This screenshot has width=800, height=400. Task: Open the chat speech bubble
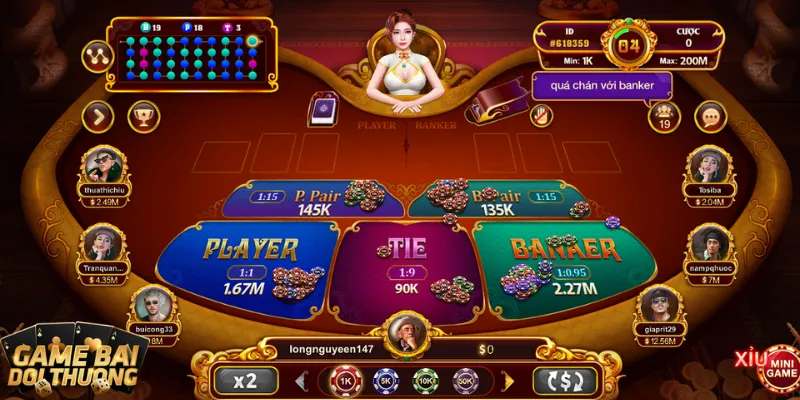pos(710,116)
